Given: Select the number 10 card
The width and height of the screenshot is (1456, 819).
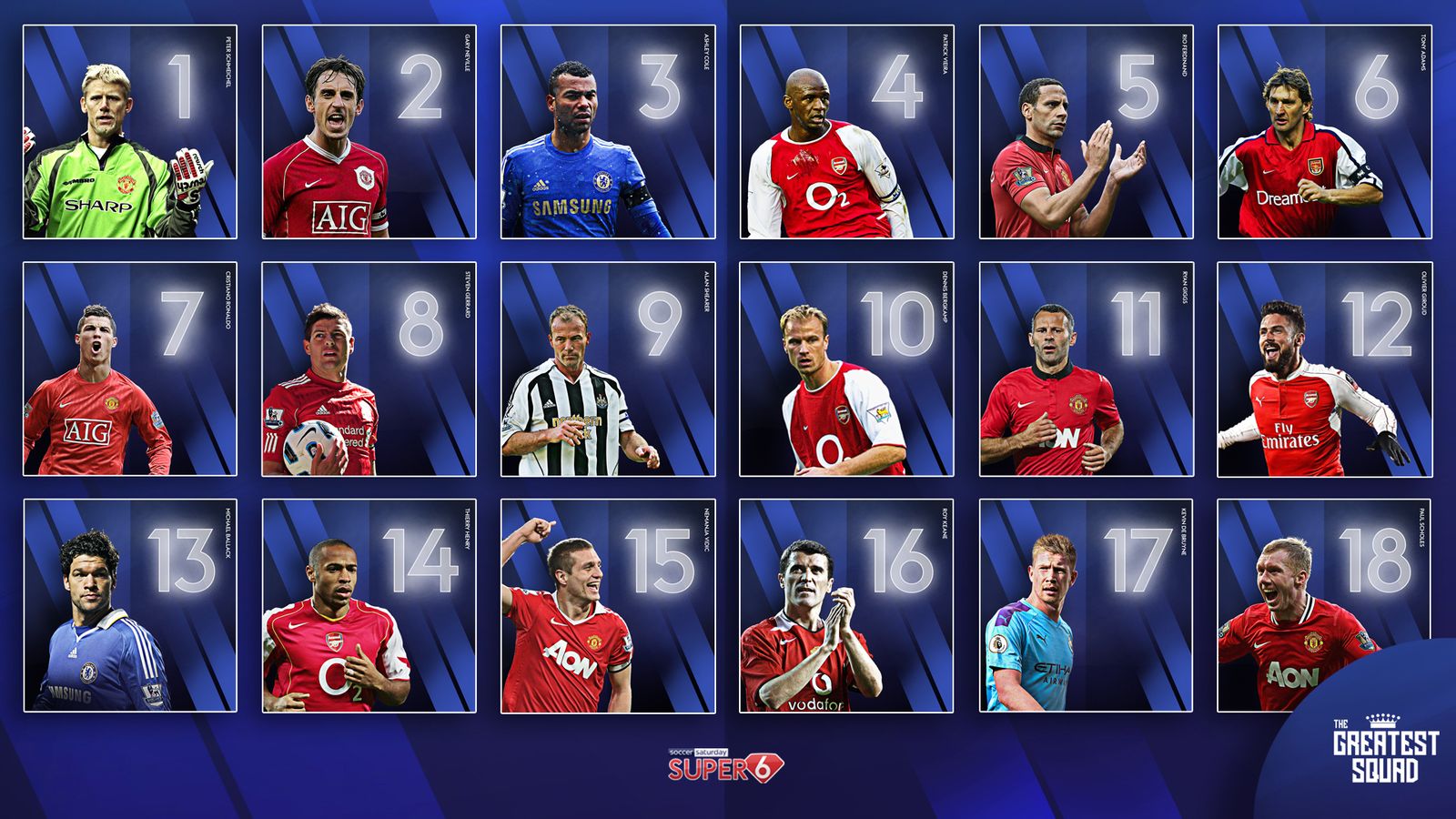Looking at the screenshot, I should [846, 369].
